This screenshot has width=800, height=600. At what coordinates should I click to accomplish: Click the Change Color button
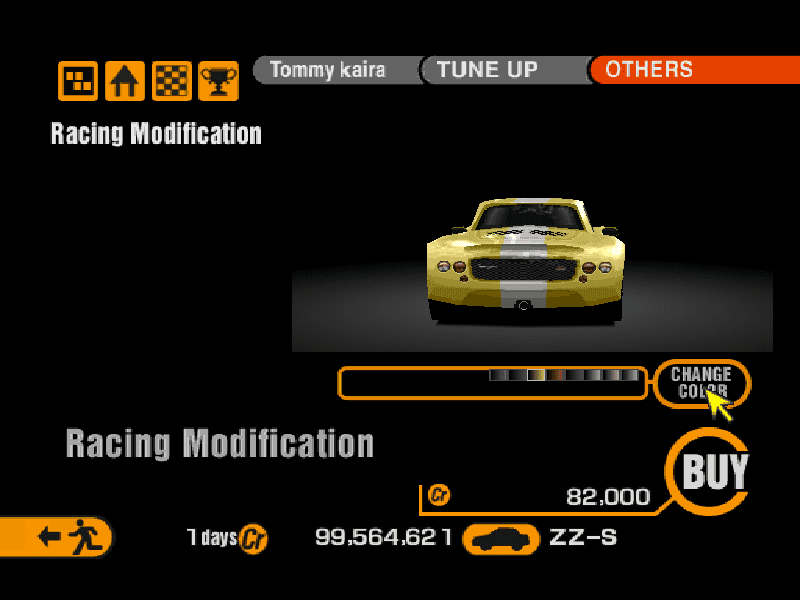pos(701,383)
